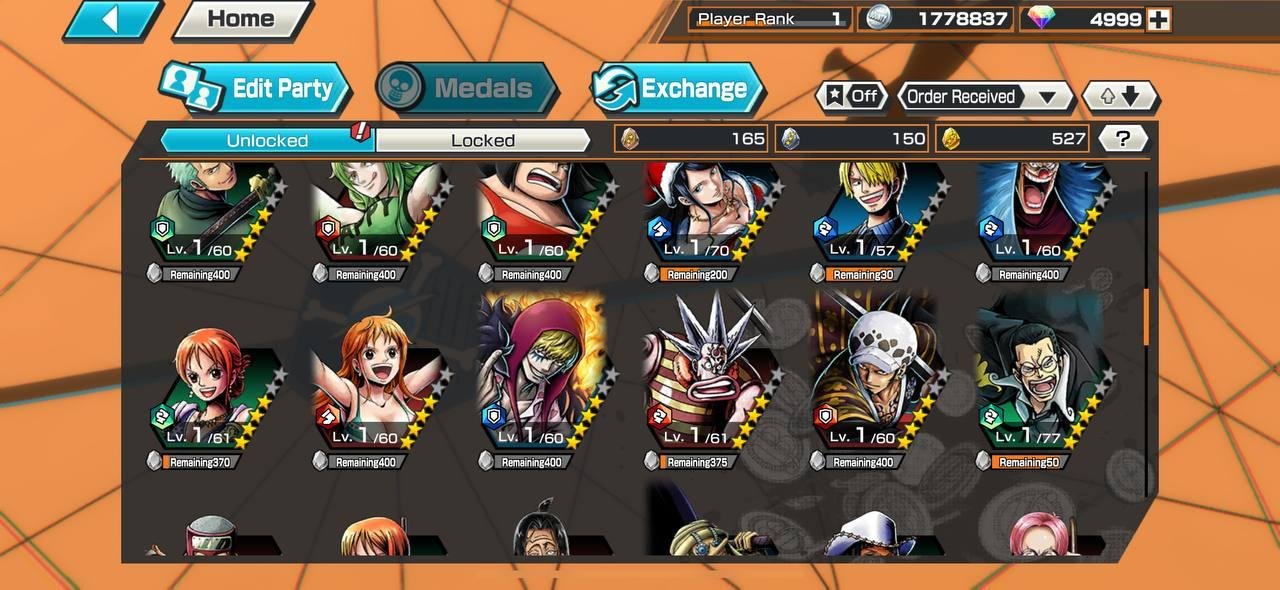Switch to the Unlocked tab
This screenshot has width=1280, height=590.
click(x=267, y=140)
